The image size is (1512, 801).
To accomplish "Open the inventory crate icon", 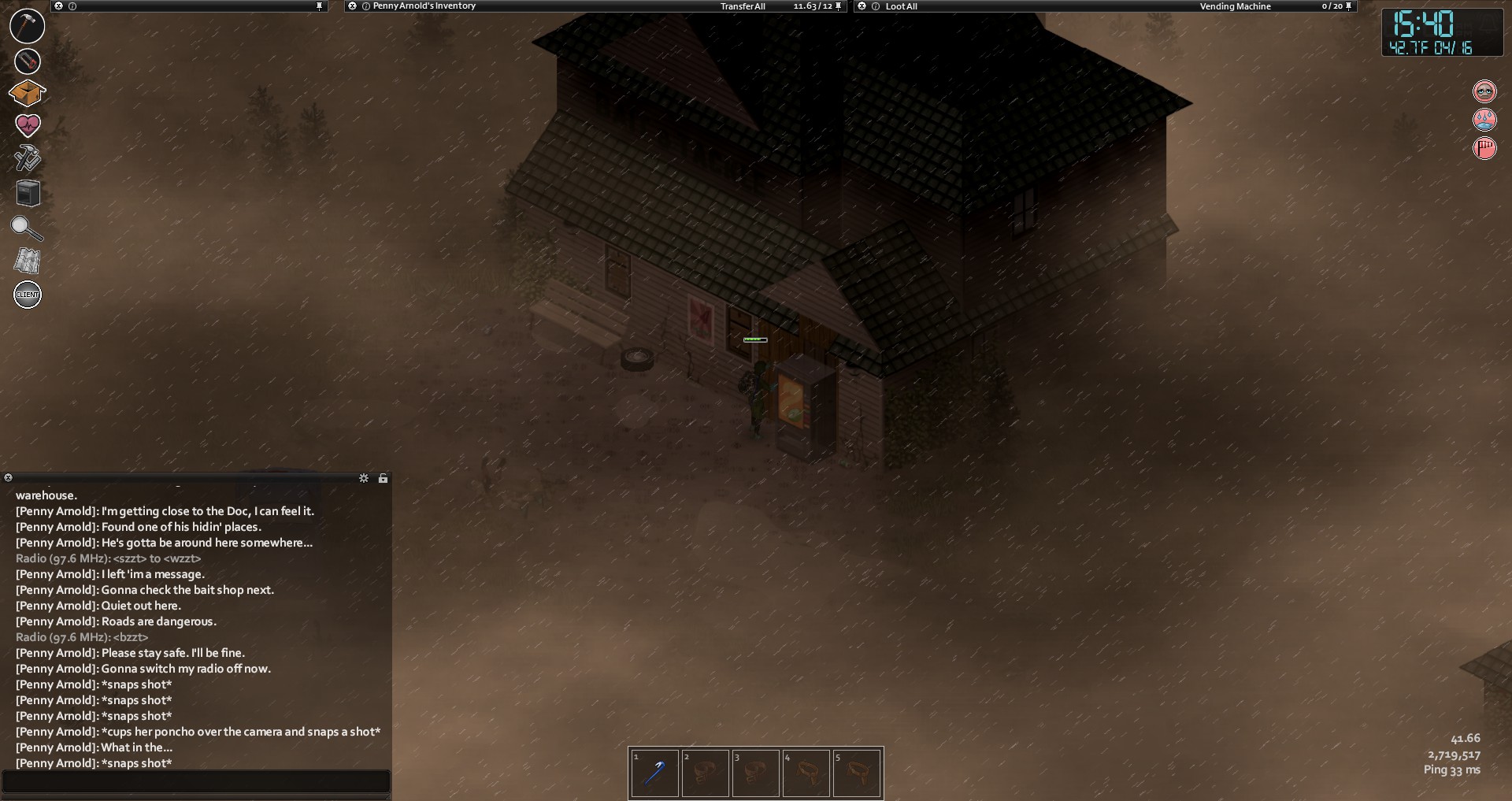I will [27, 93].
